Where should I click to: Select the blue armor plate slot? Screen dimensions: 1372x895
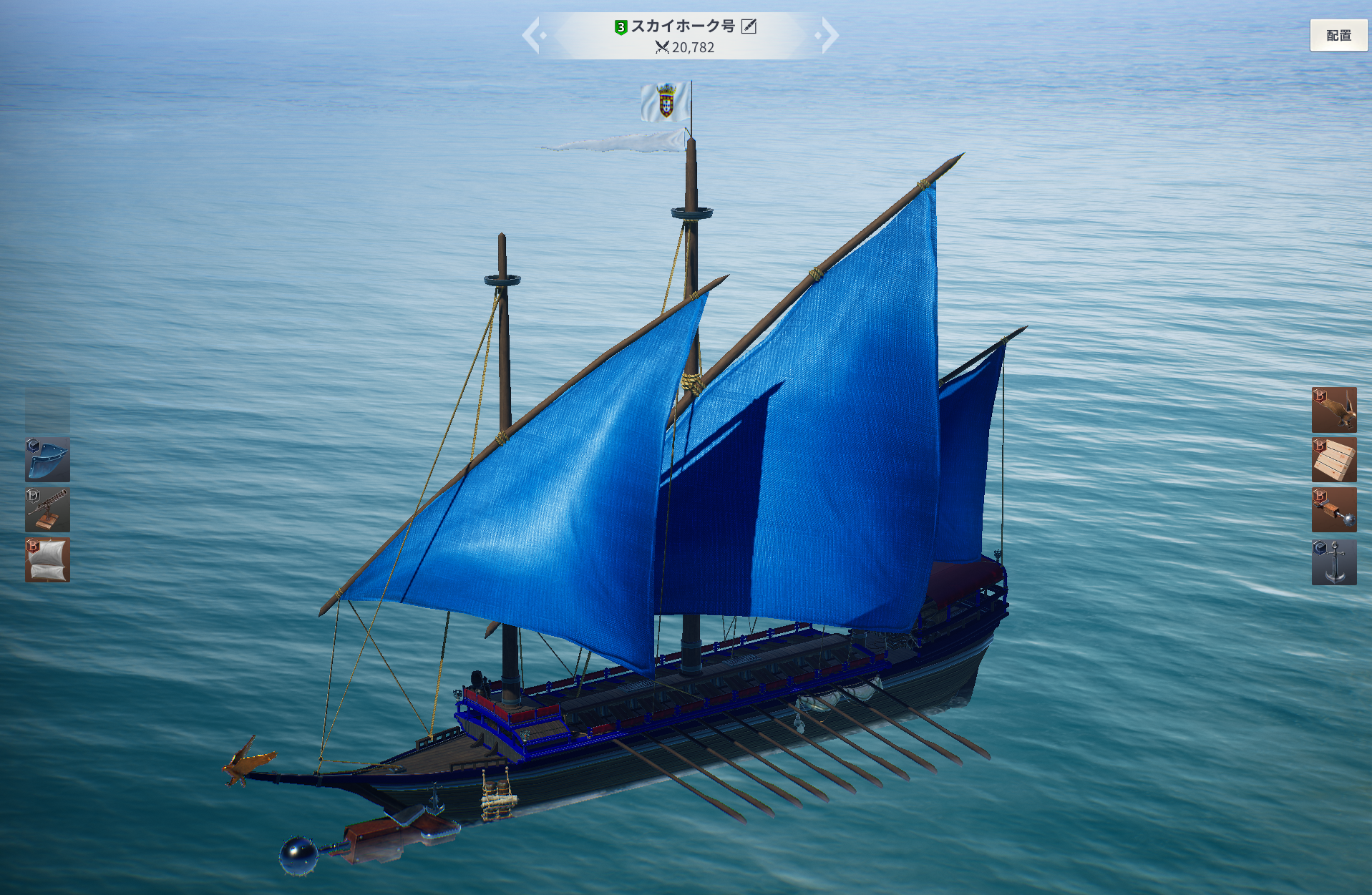[x=47, y=460]
